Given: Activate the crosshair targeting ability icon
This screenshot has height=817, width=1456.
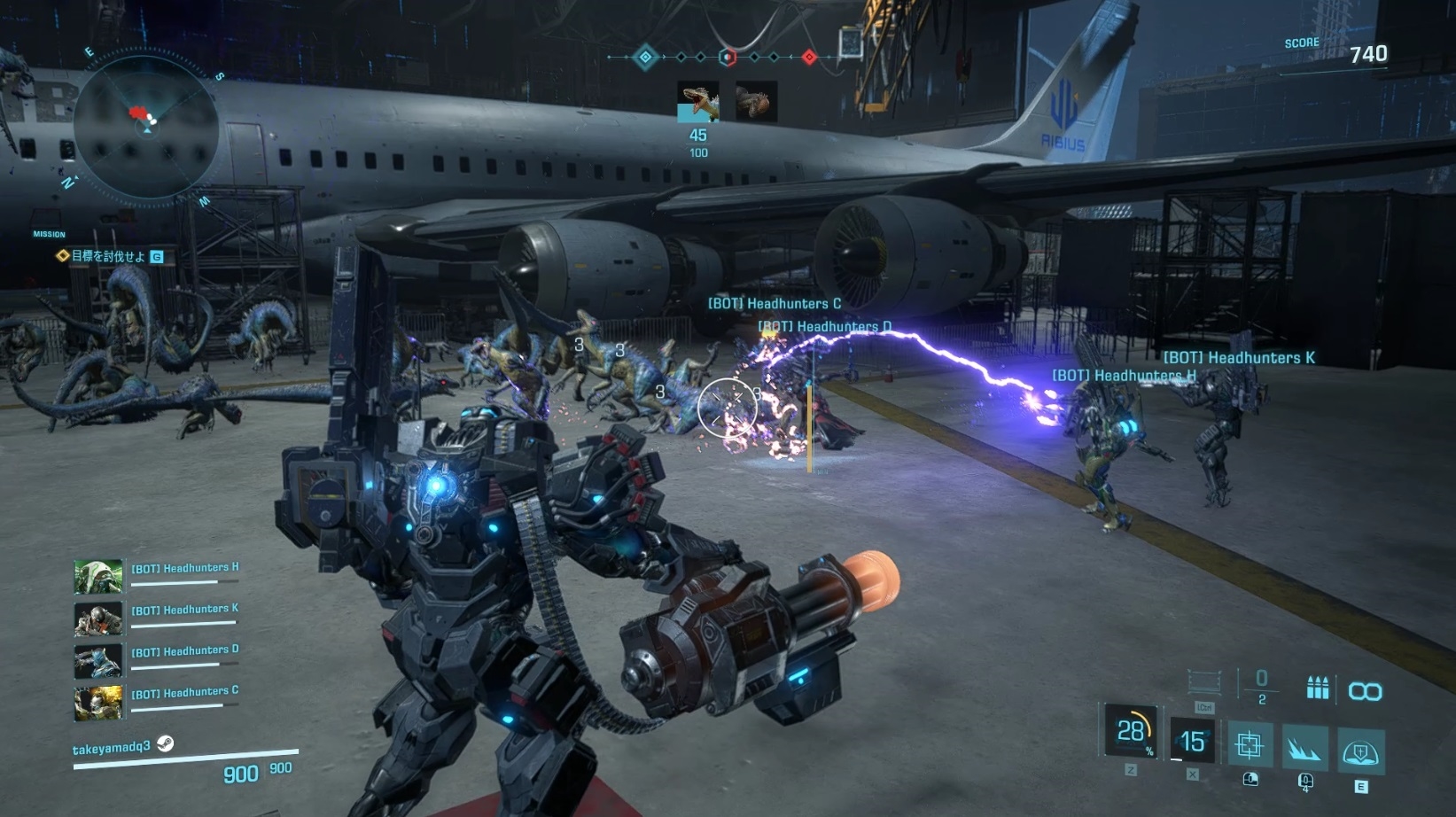Looking at the screenshot, I should [1249, 744].
